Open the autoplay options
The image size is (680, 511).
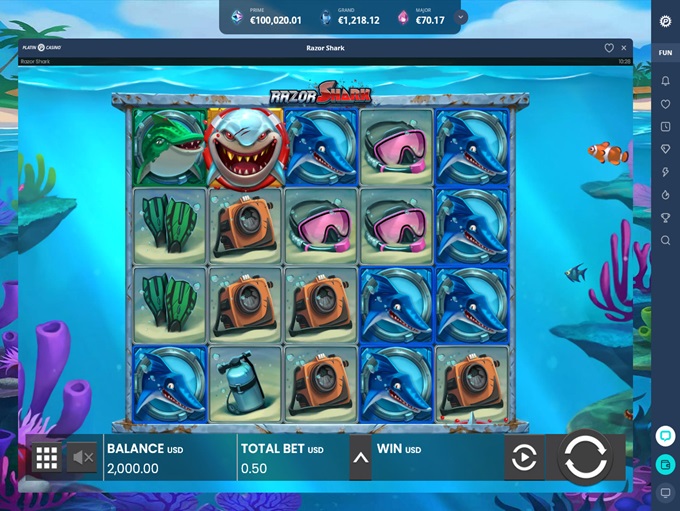point(524,458)
